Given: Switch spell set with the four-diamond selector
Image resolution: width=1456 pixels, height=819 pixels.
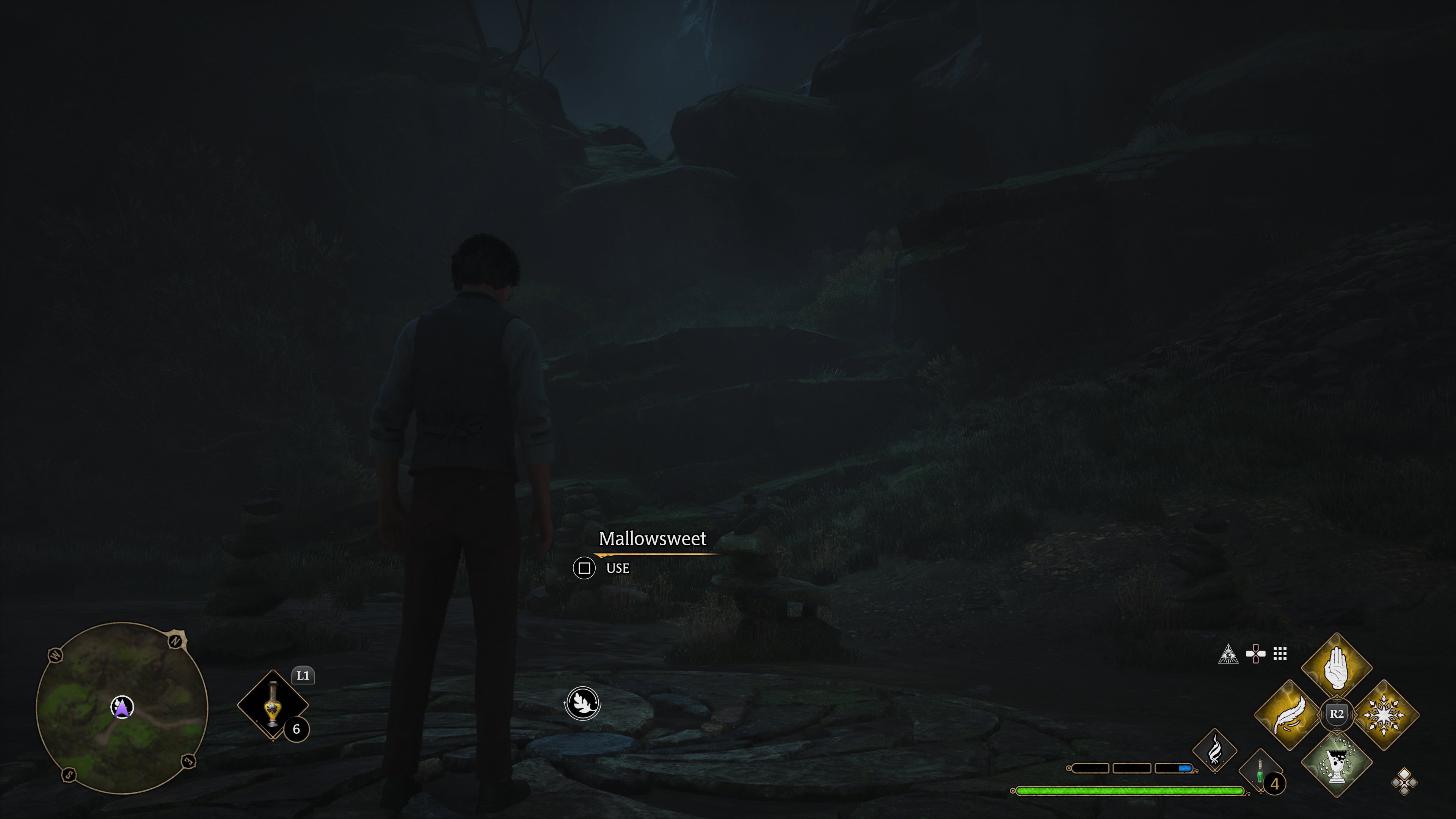Looking at the screenshot, I should tap(1404, 782).
